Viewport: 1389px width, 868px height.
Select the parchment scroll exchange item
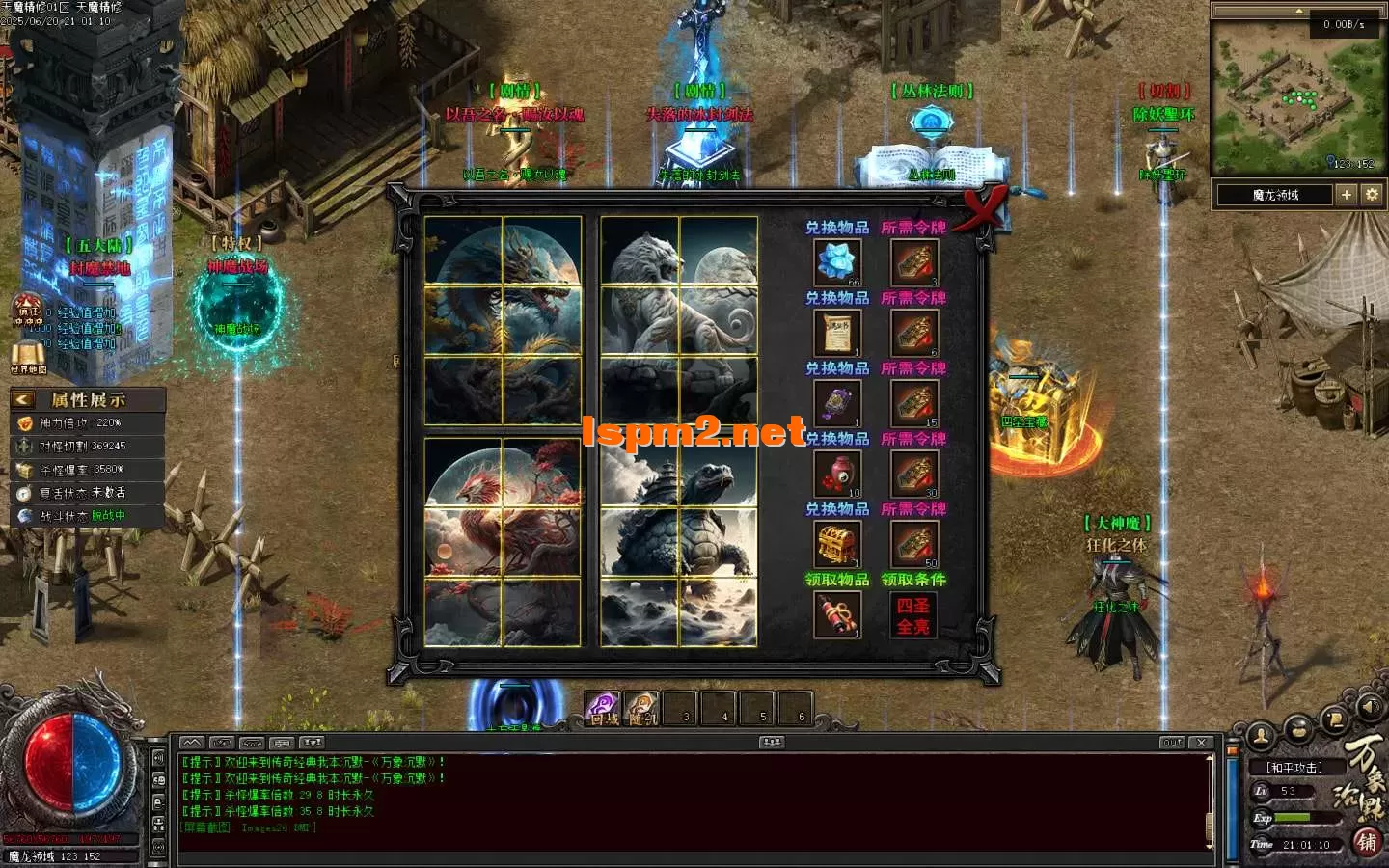pos(836,333)
